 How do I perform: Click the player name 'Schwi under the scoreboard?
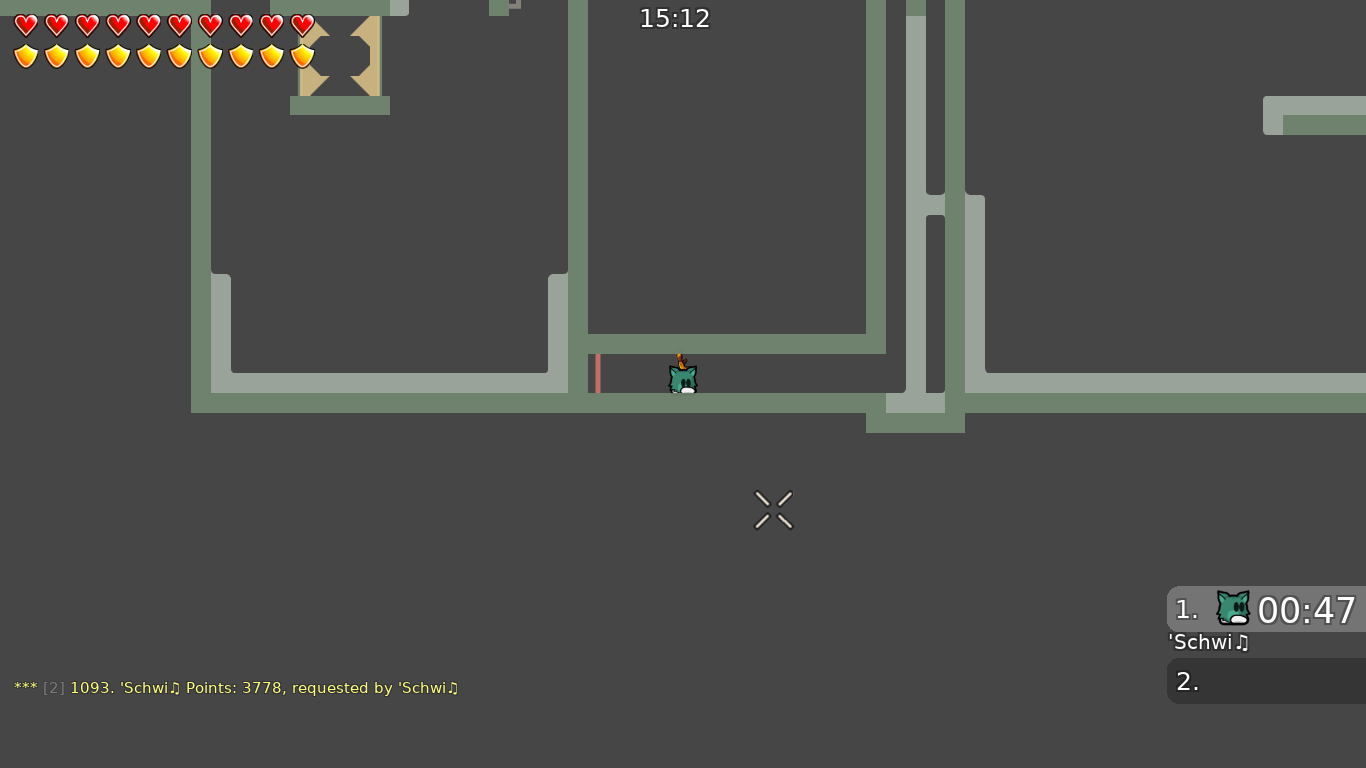point(1208,642)
